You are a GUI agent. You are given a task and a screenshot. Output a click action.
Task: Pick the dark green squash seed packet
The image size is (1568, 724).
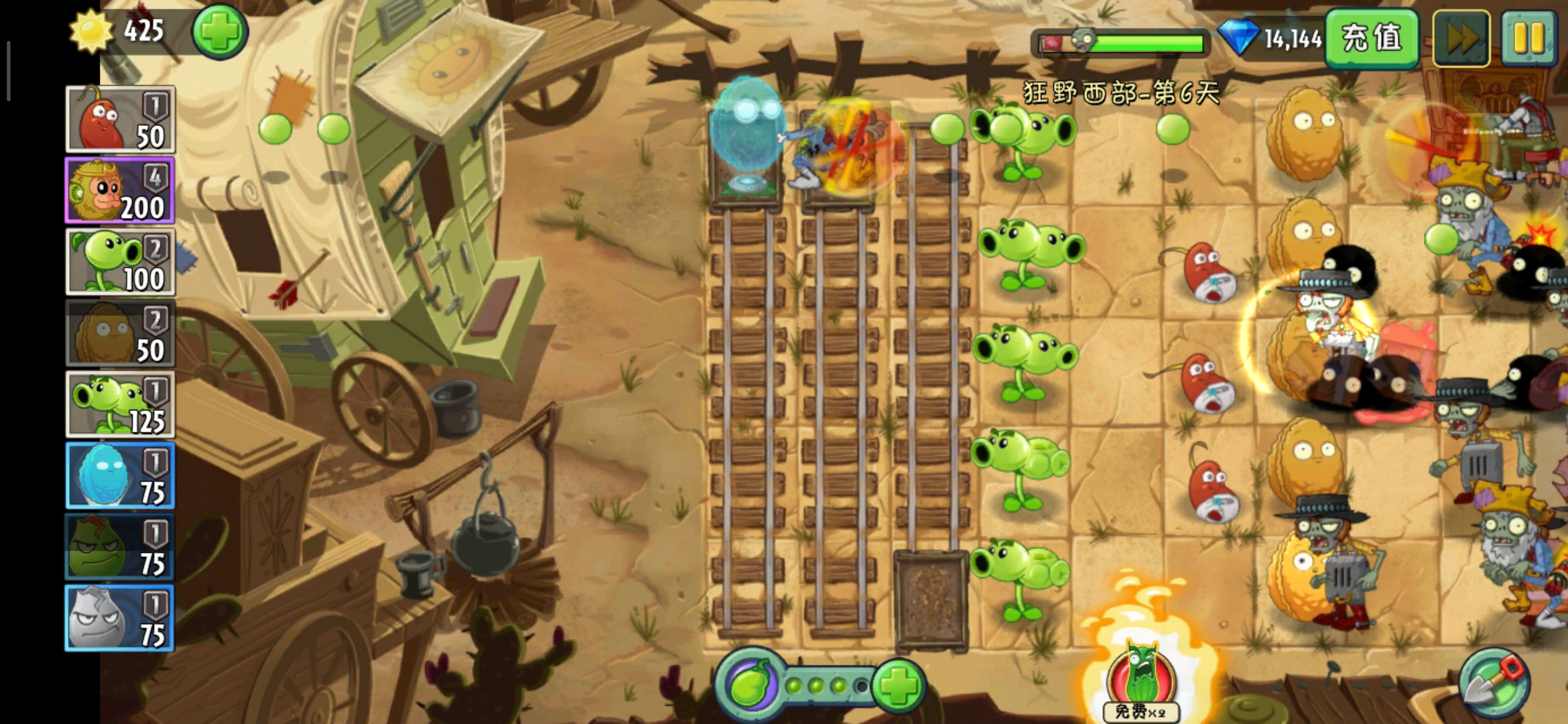120,547
